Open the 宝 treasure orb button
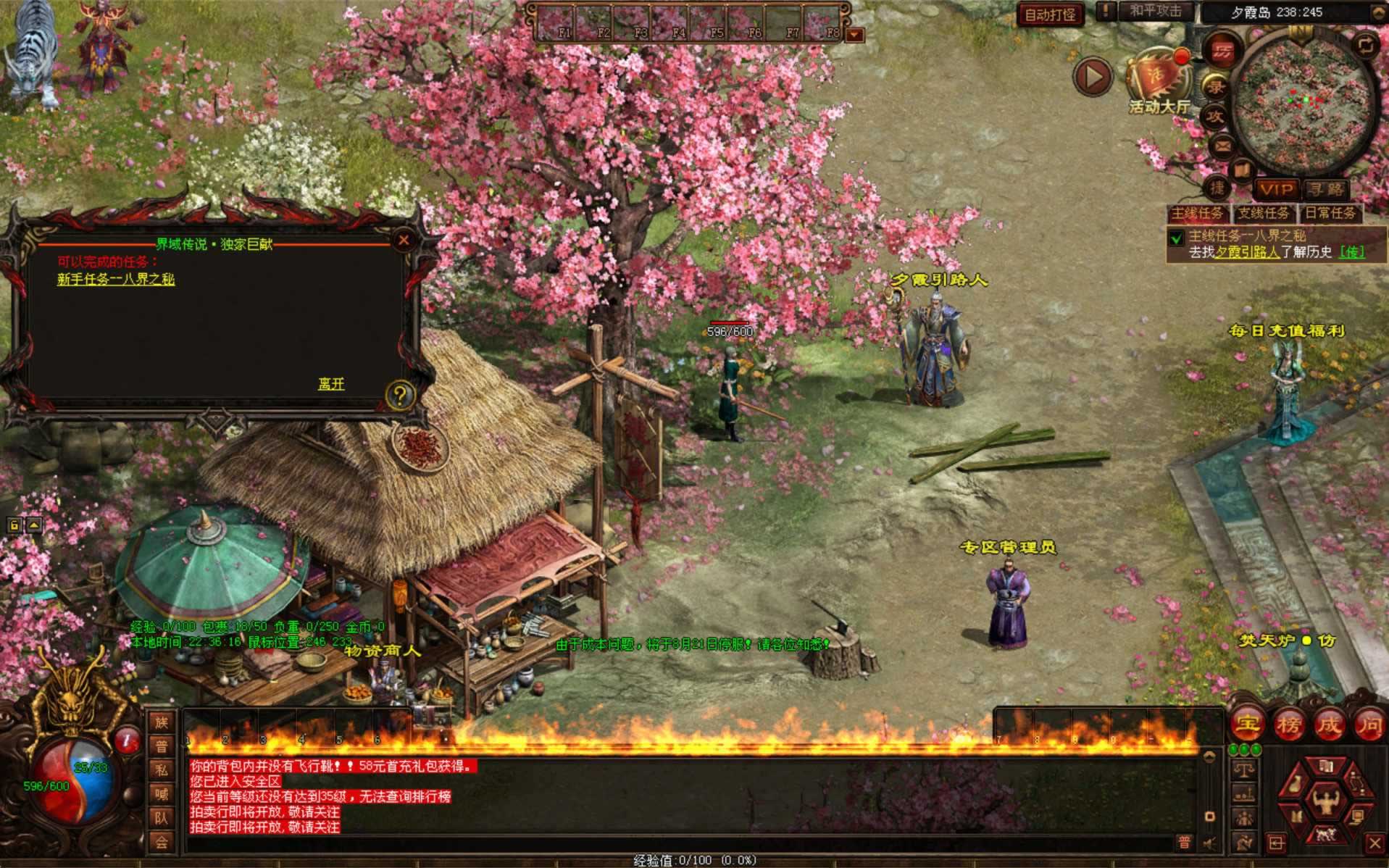The height and width of the screenshot is (868, 1389). click(1247, 724)
